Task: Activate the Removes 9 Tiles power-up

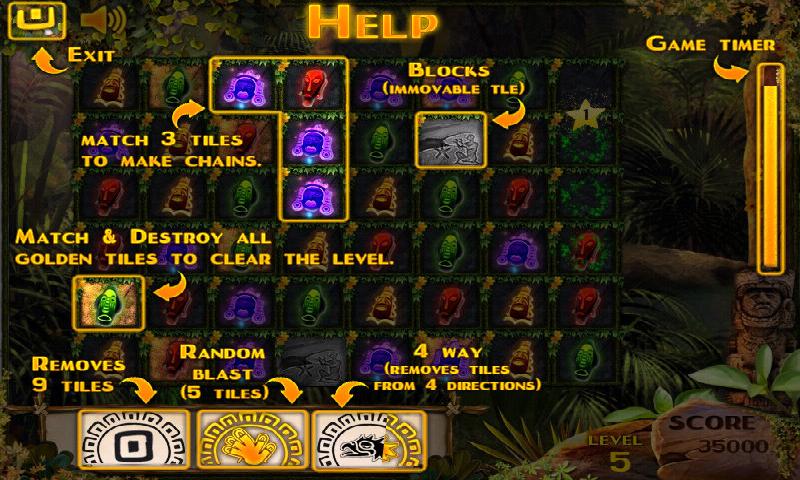Action: coord(133,438)
